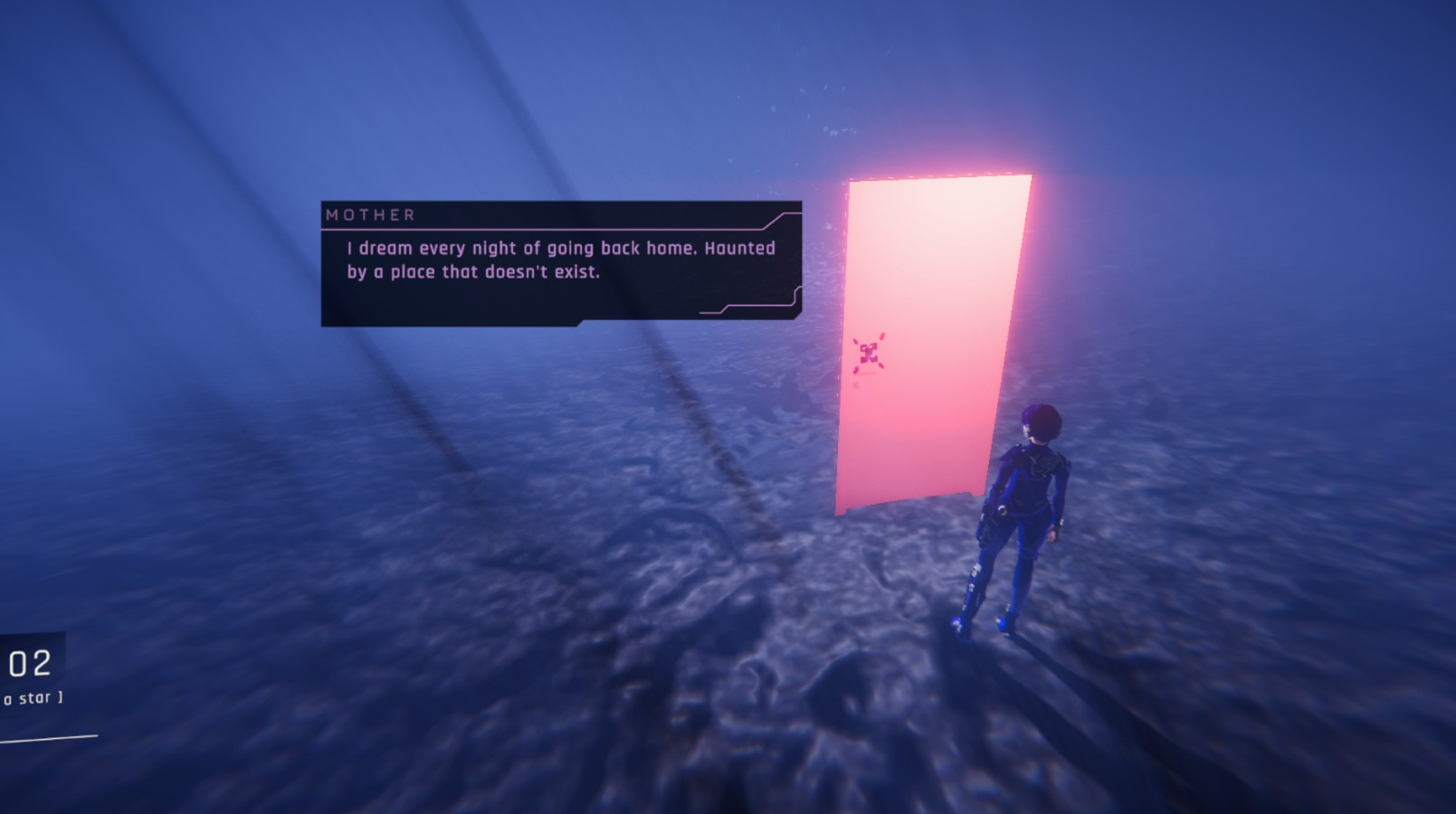Select the pink interaction marker on the door
The height and width of the screenshot is (814, 1456).
point(868,352)
